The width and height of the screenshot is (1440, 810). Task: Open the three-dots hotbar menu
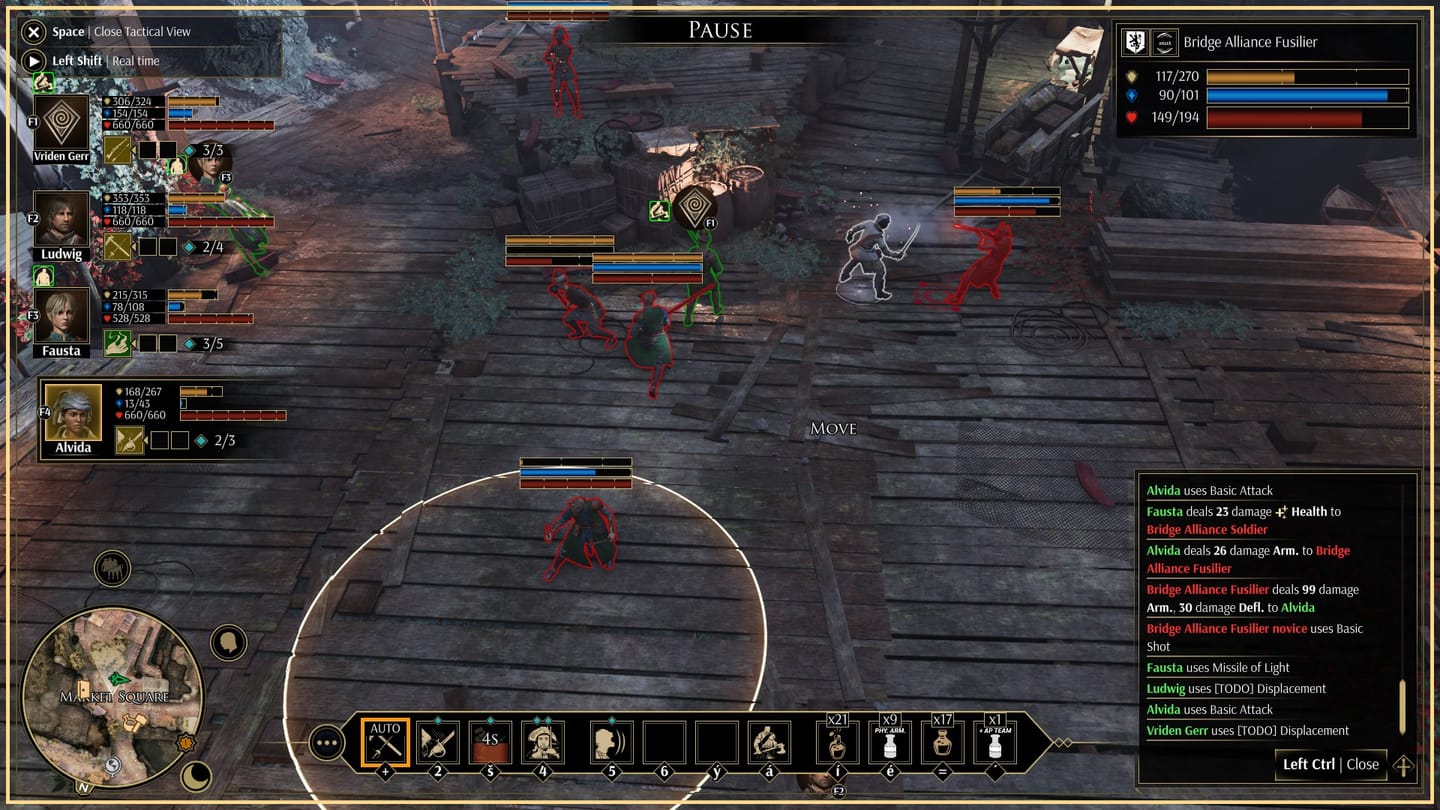point(327,743)
